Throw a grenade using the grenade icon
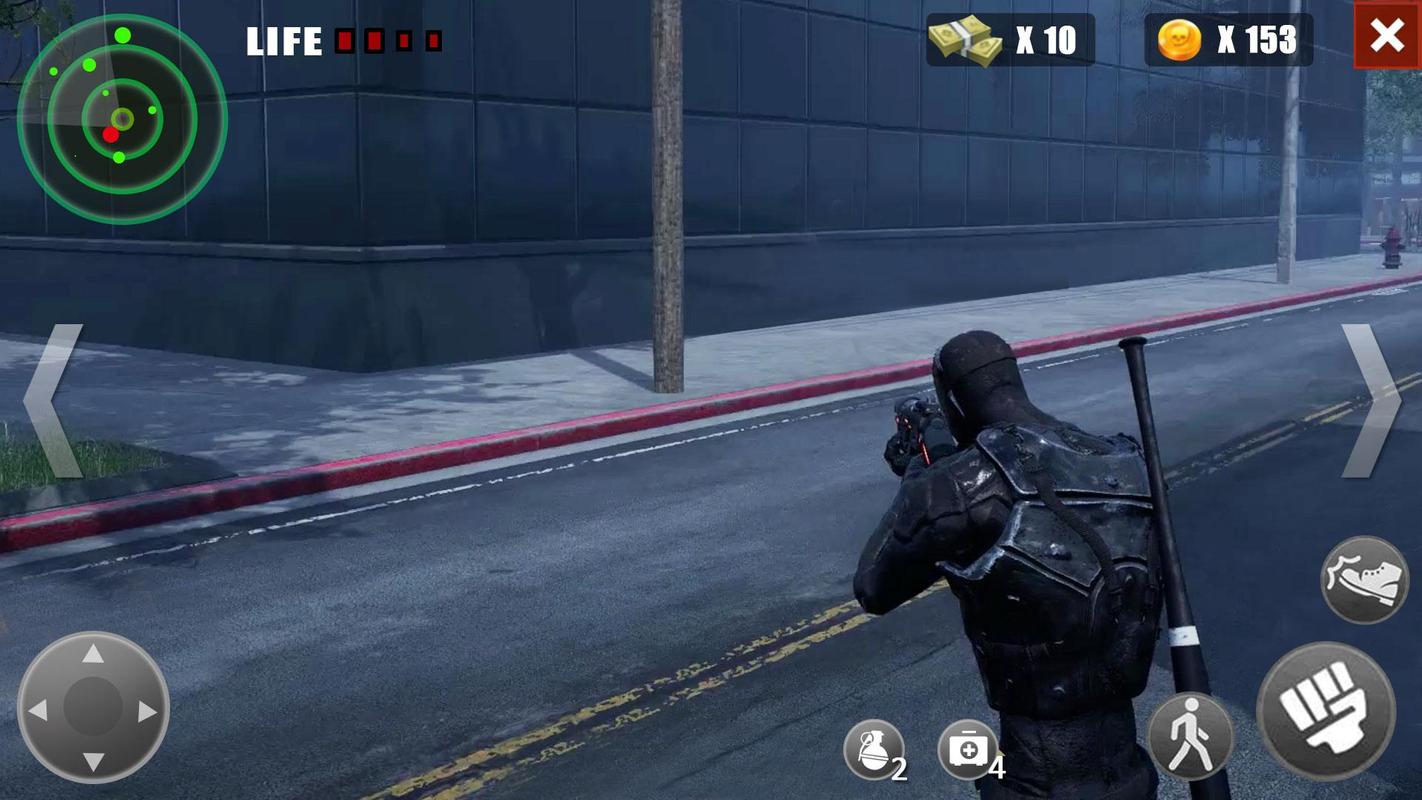 pyautogui.click(x=872, y=750)
